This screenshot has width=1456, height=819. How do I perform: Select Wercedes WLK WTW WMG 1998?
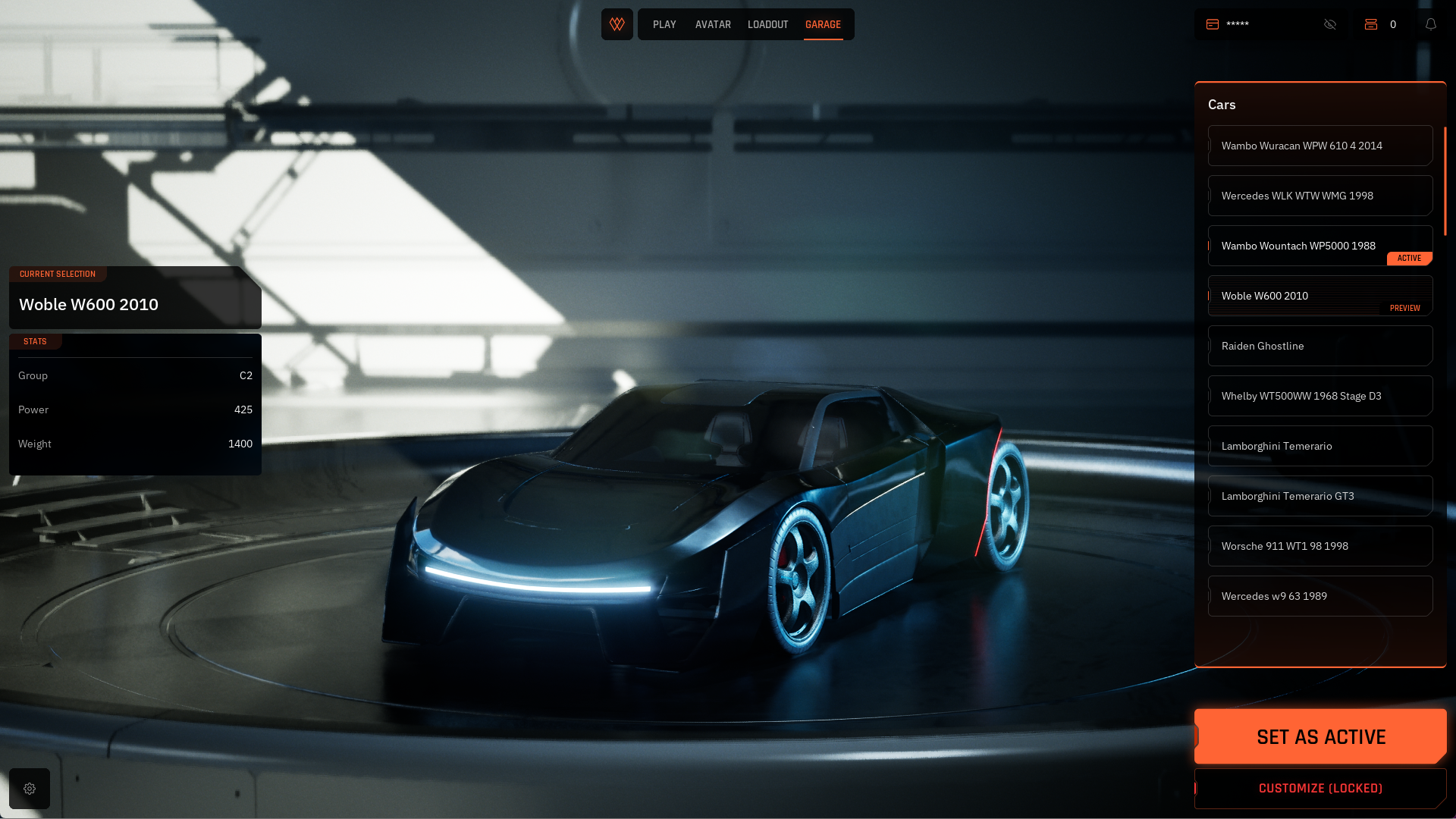click(1319, 196)
